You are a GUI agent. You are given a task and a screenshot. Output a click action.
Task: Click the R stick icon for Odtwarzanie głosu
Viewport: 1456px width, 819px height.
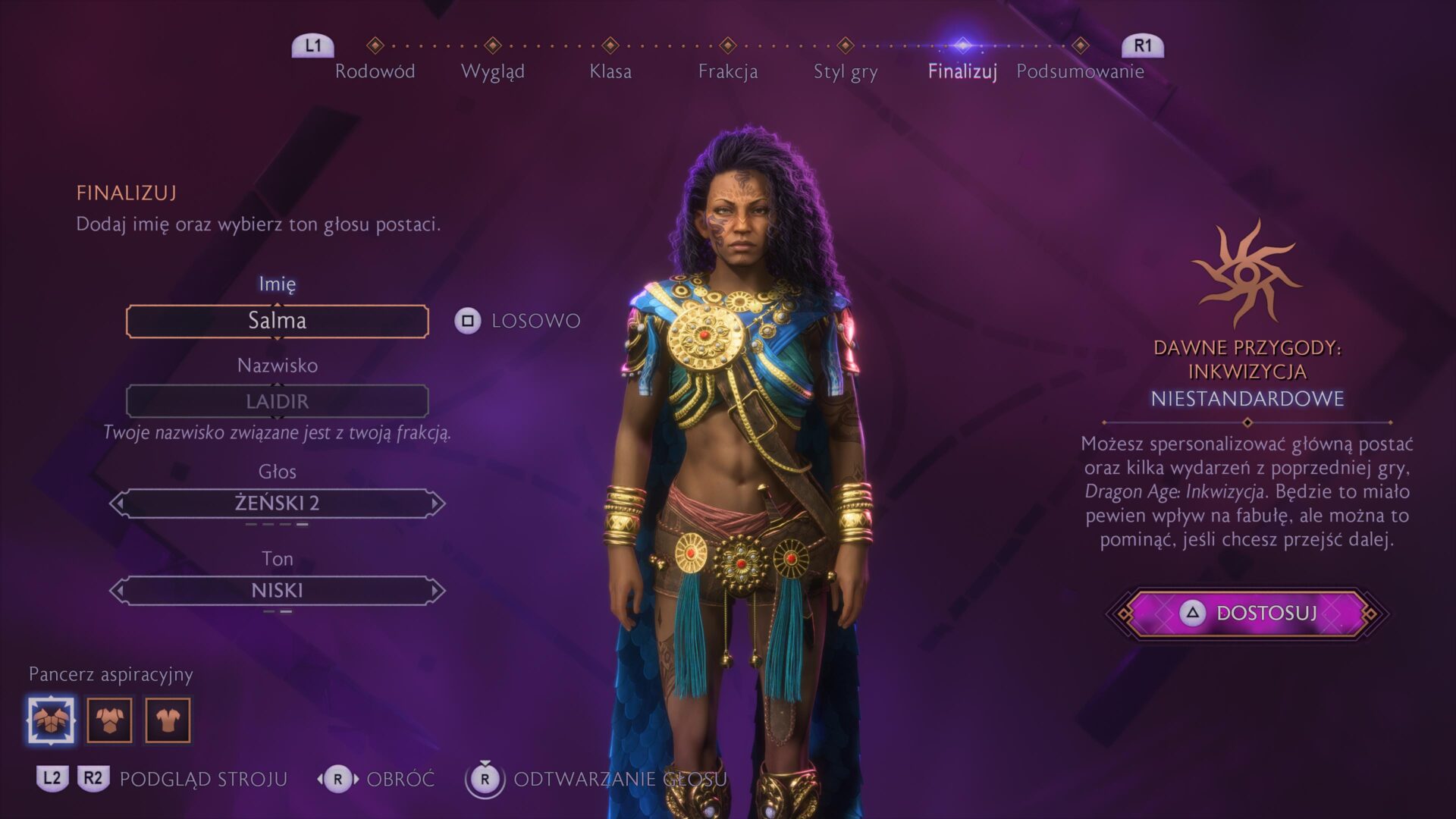tap(484, 779)
